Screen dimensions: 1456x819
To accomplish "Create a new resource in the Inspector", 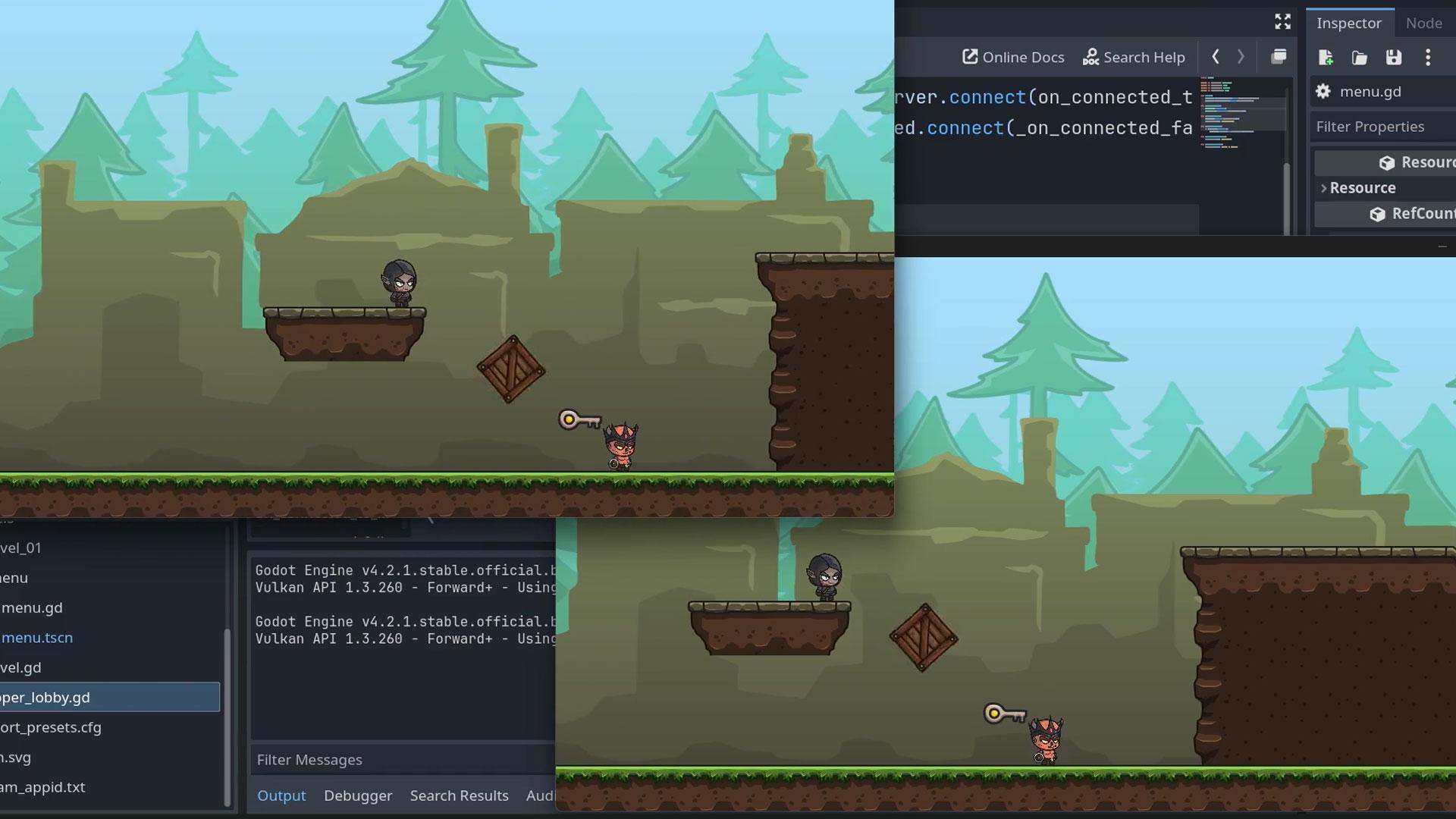I will pyautogui.click(x=1326, y=58).
